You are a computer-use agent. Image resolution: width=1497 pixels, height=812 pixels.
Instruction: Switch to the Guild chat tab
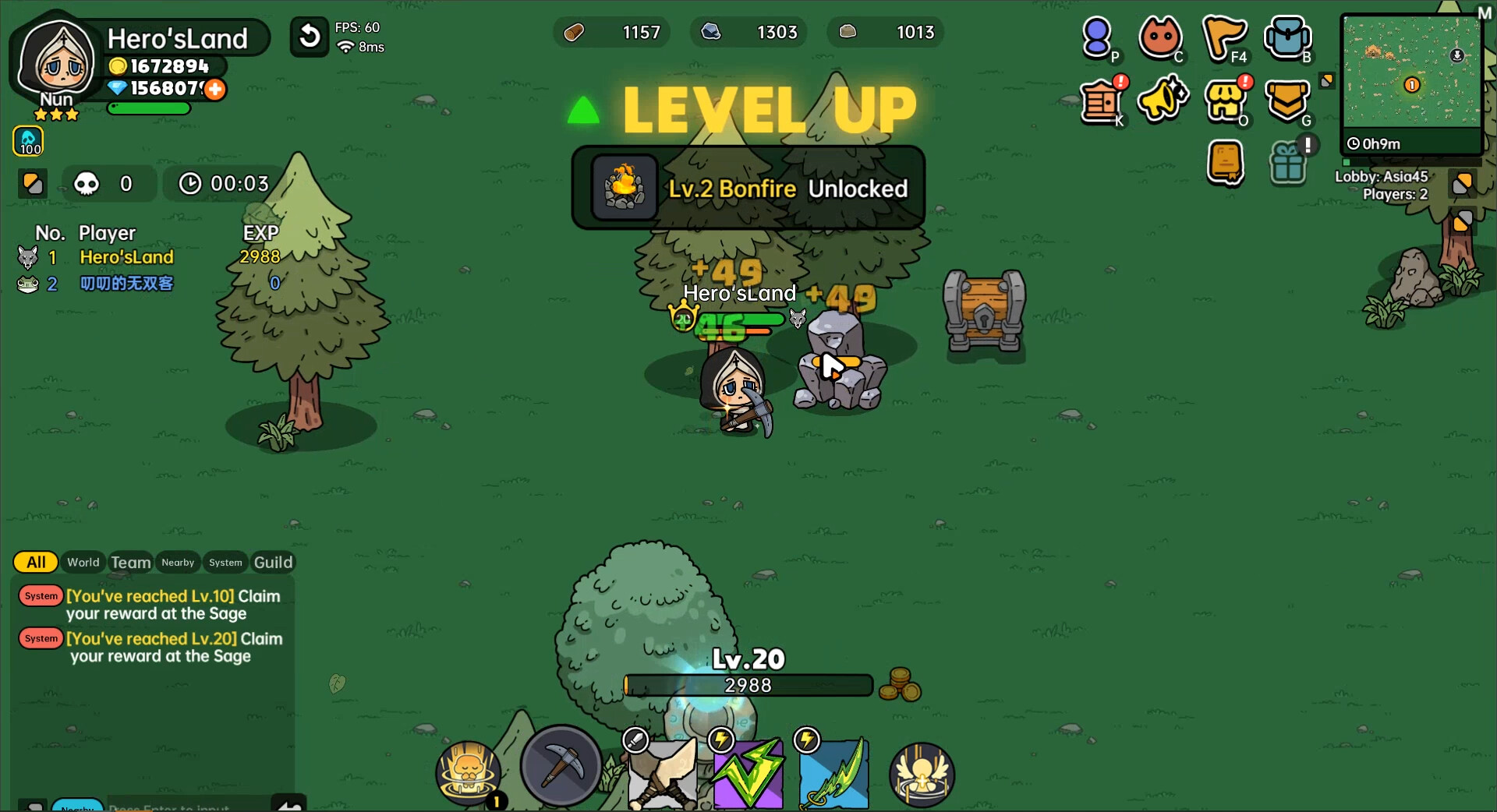pyautogui.click(x=273, y=562)
